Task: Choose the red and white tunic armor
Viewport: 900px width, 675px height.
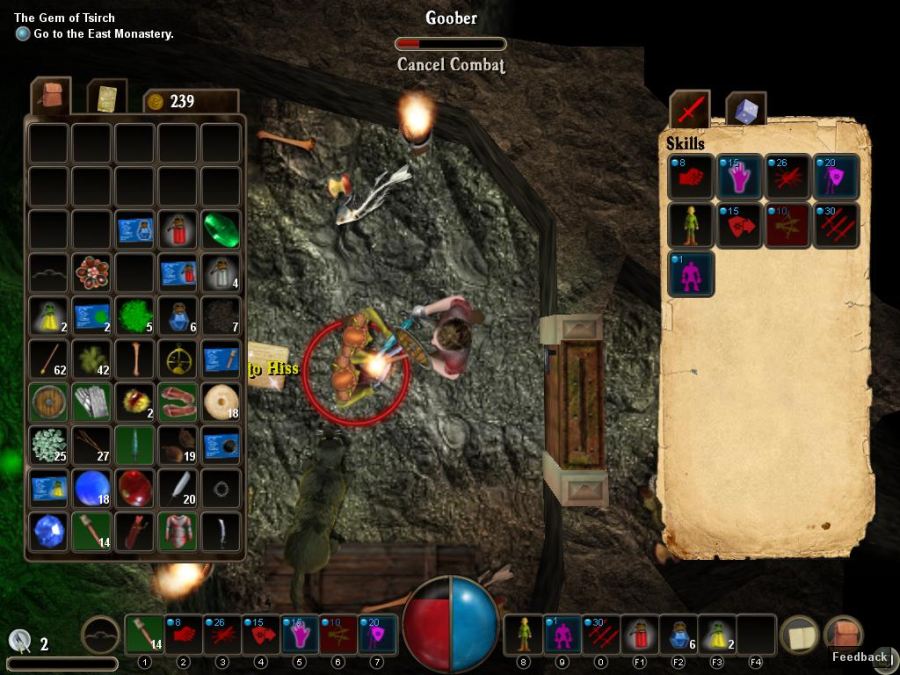Action: pos(177,531)
